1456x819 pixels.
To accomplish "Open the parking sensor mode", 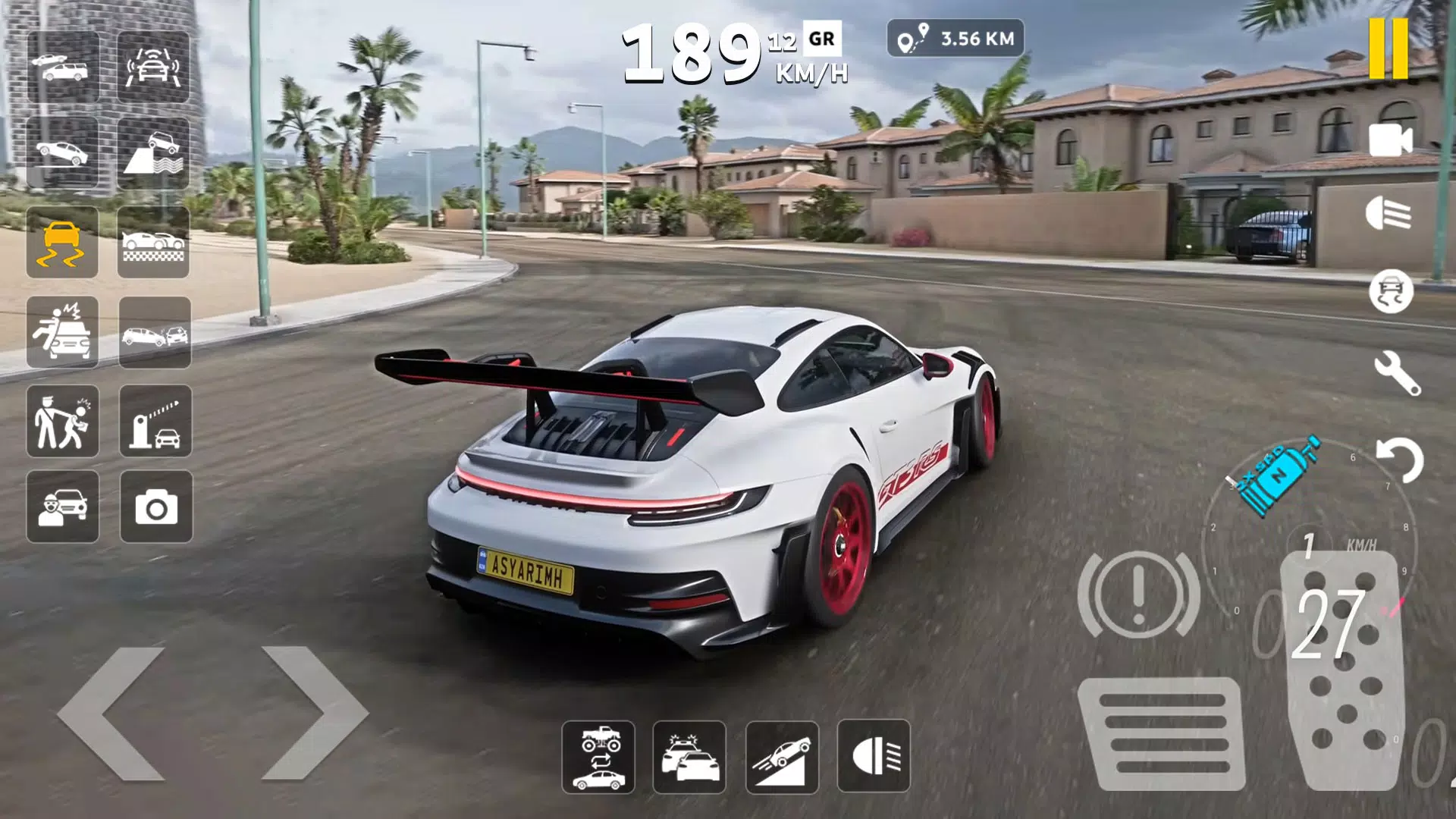I will tap(155, 68).
